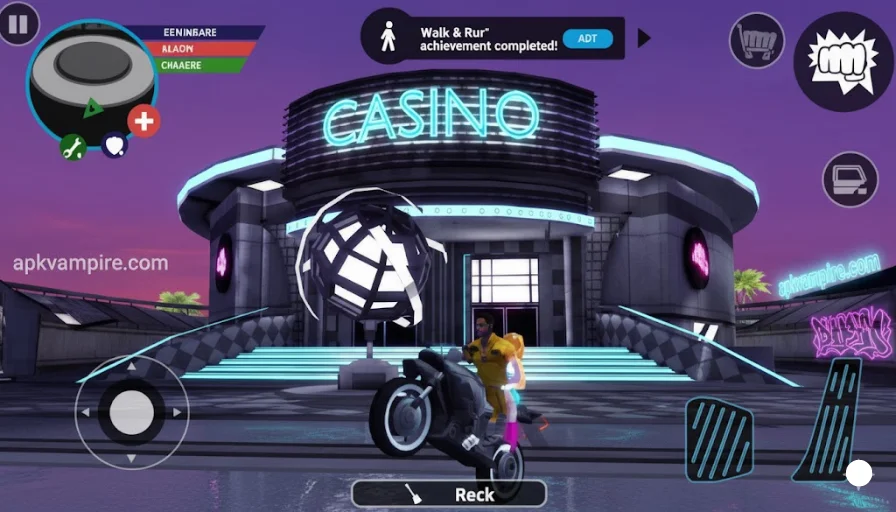Tap the red plus health icon
Viewport: 896px width, 512px height.
[x=144, y=121]
